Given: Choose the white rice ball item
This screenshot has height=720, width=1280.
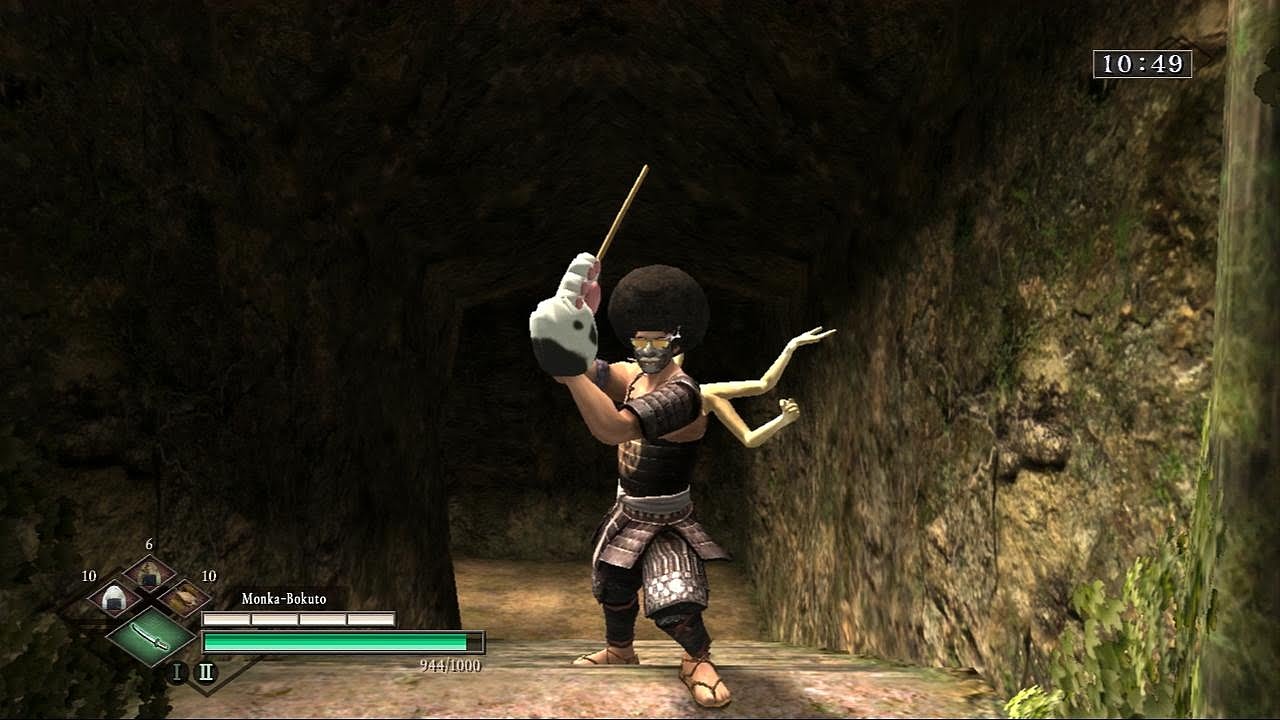Looking at the screenshot, I should [x=113, y=600].
